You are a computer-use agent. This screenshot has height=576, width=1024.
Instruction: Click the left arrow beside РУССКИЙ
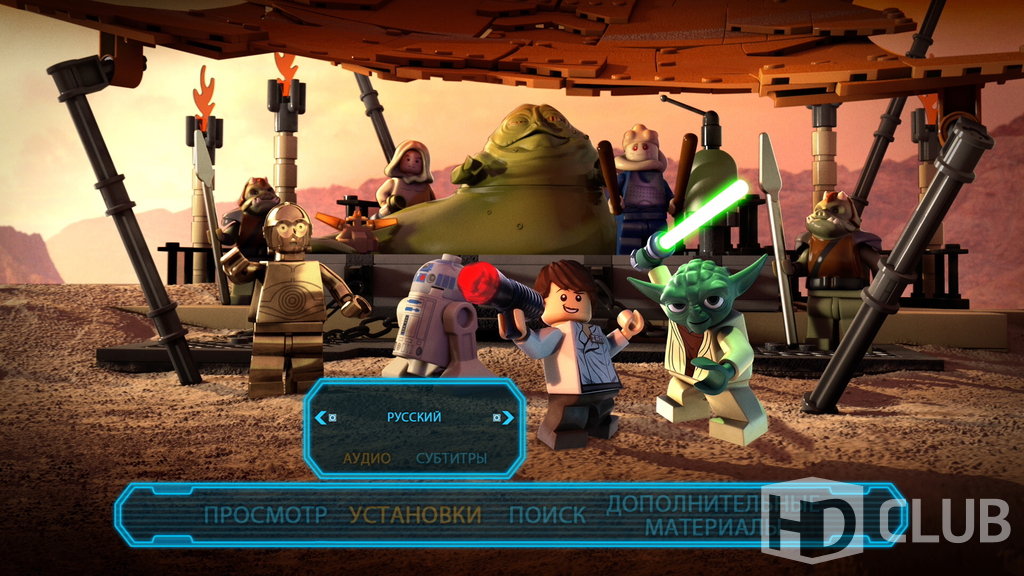point(321,417)
